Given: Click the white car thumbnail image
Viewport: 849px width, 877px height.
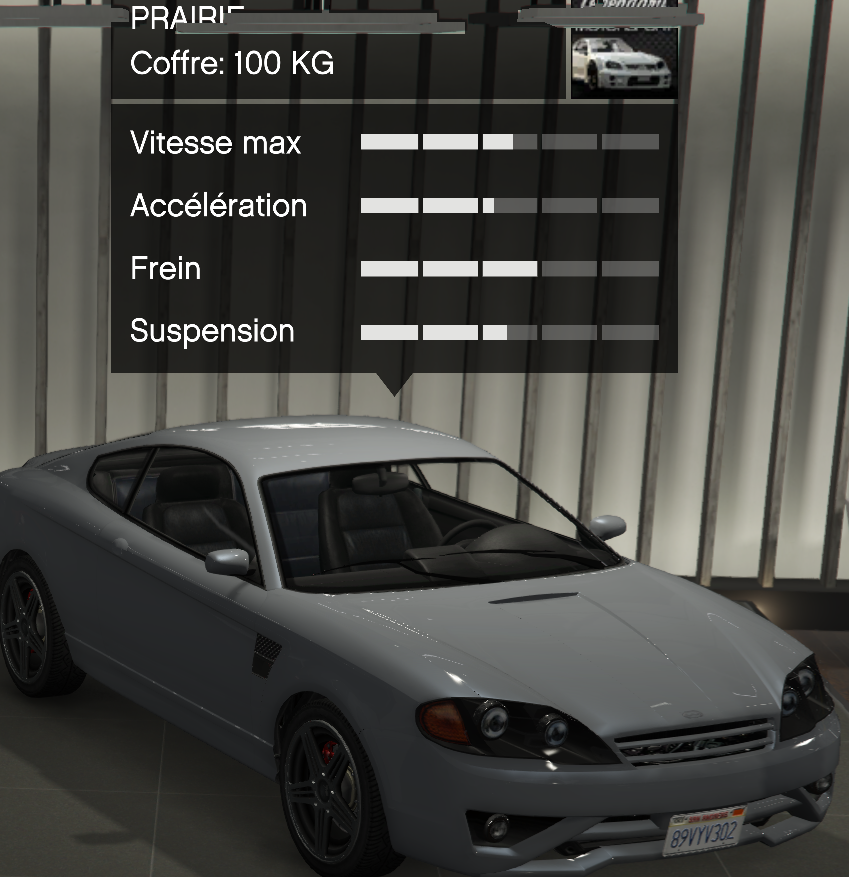Looking at the screenshot, I should pos(624,63).
